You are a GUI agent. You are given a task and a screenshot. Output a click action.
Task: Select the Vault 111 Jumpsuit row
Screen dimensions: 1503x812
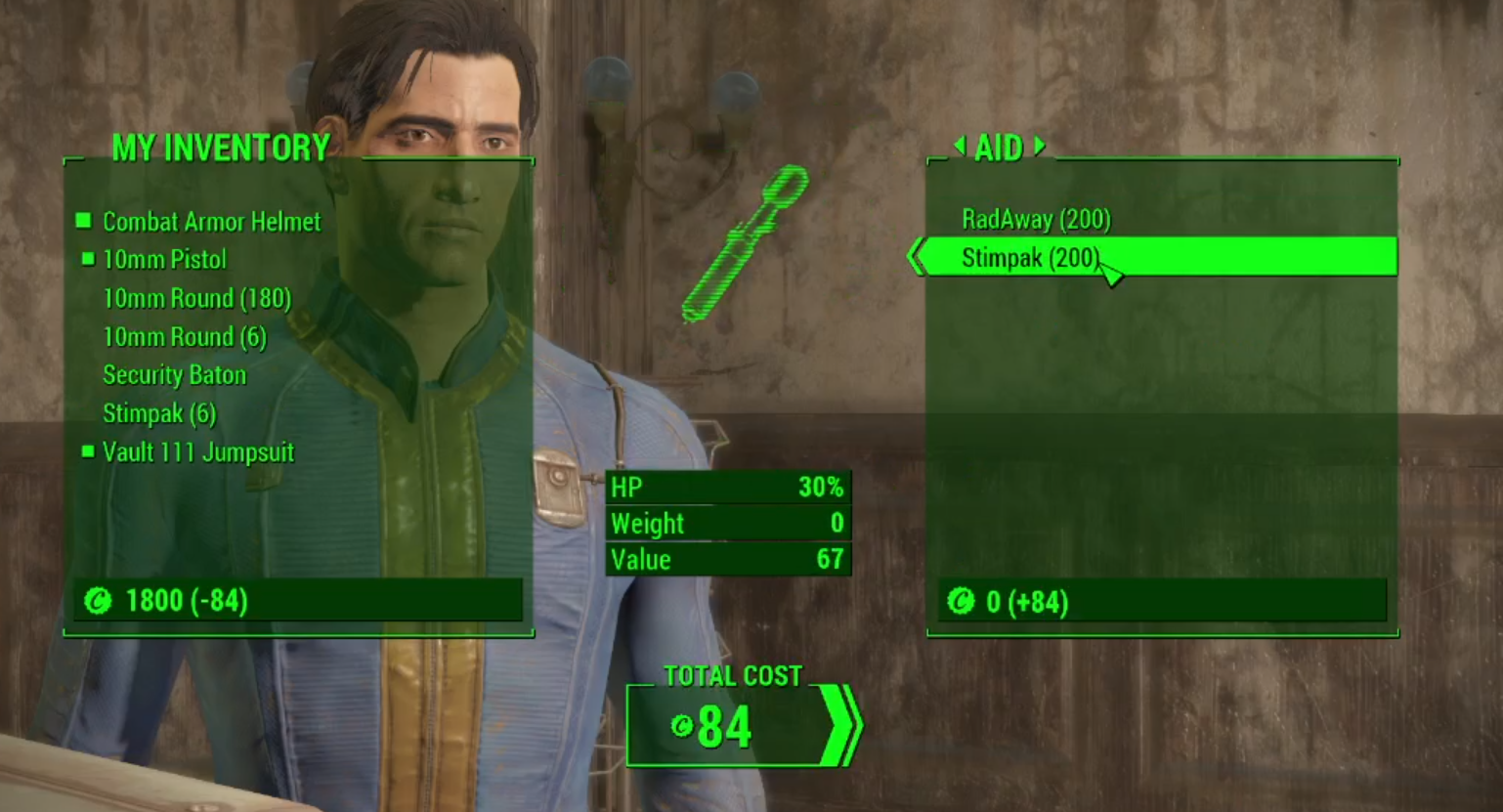coord(197,452)
